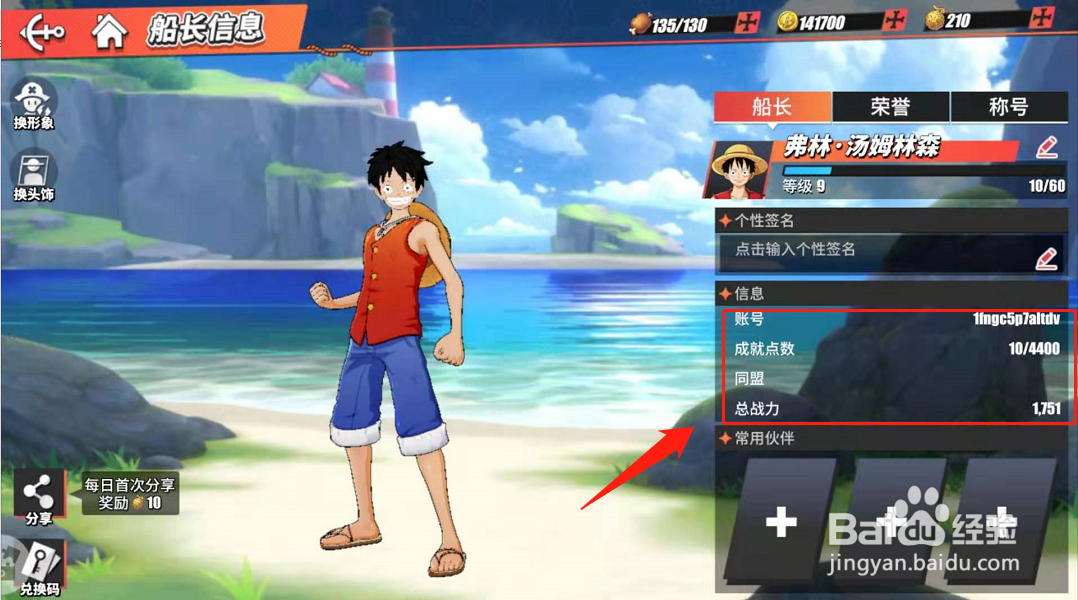The image size is (1078, 600).
Task: Switch to the 荣誉 honor tab
Action: click(890, 107)
